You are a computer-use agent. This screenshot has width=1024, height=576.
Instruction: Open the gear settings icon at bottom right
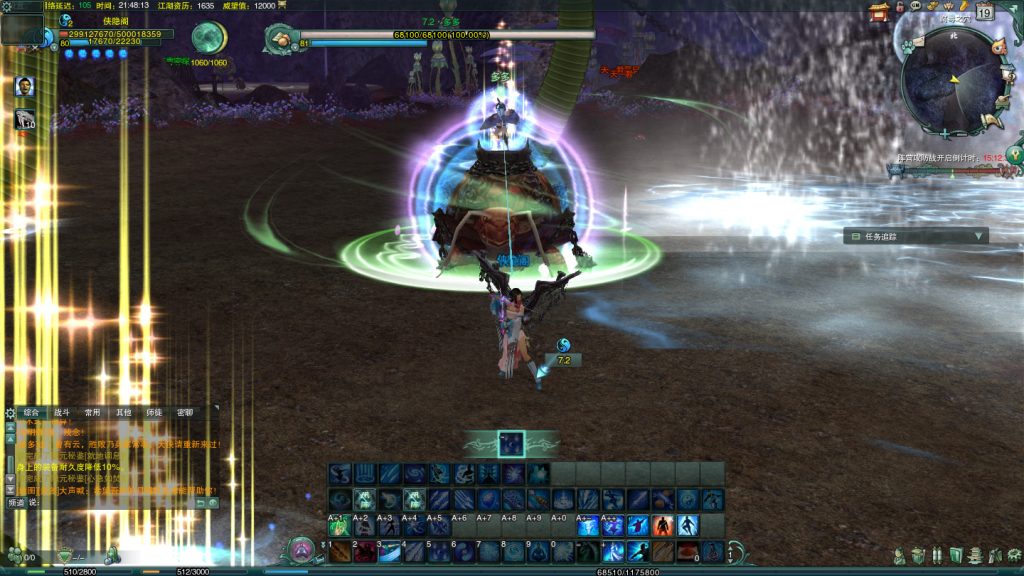coord(1012,555)
